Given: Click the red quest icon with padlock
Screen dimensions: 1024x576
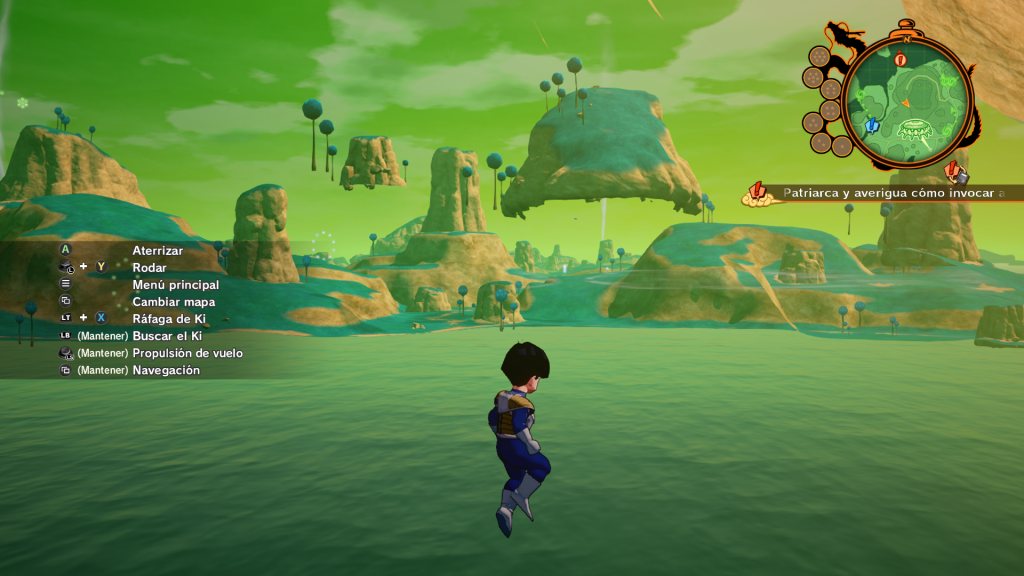Looking at the screenshot, I should coord(955,171).
